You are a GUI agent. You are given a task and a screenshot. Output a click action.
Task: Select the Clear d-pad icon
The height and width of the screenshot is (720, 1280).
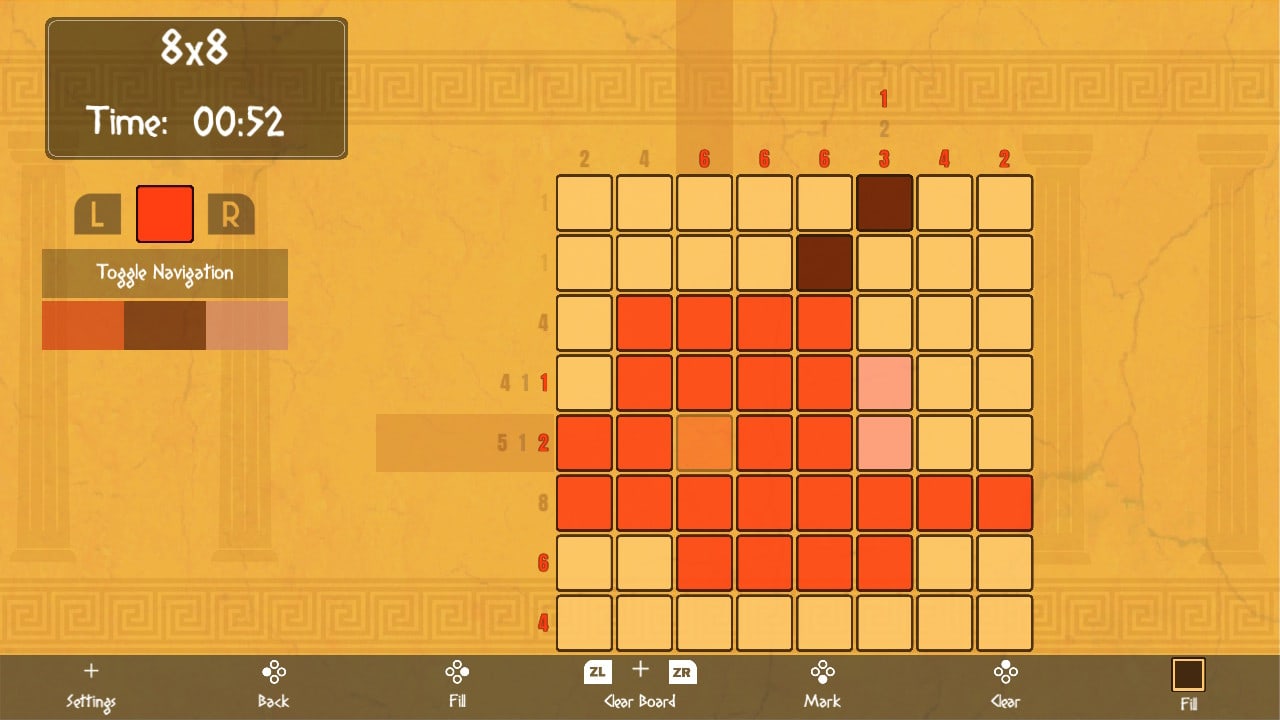(1005, 672)
